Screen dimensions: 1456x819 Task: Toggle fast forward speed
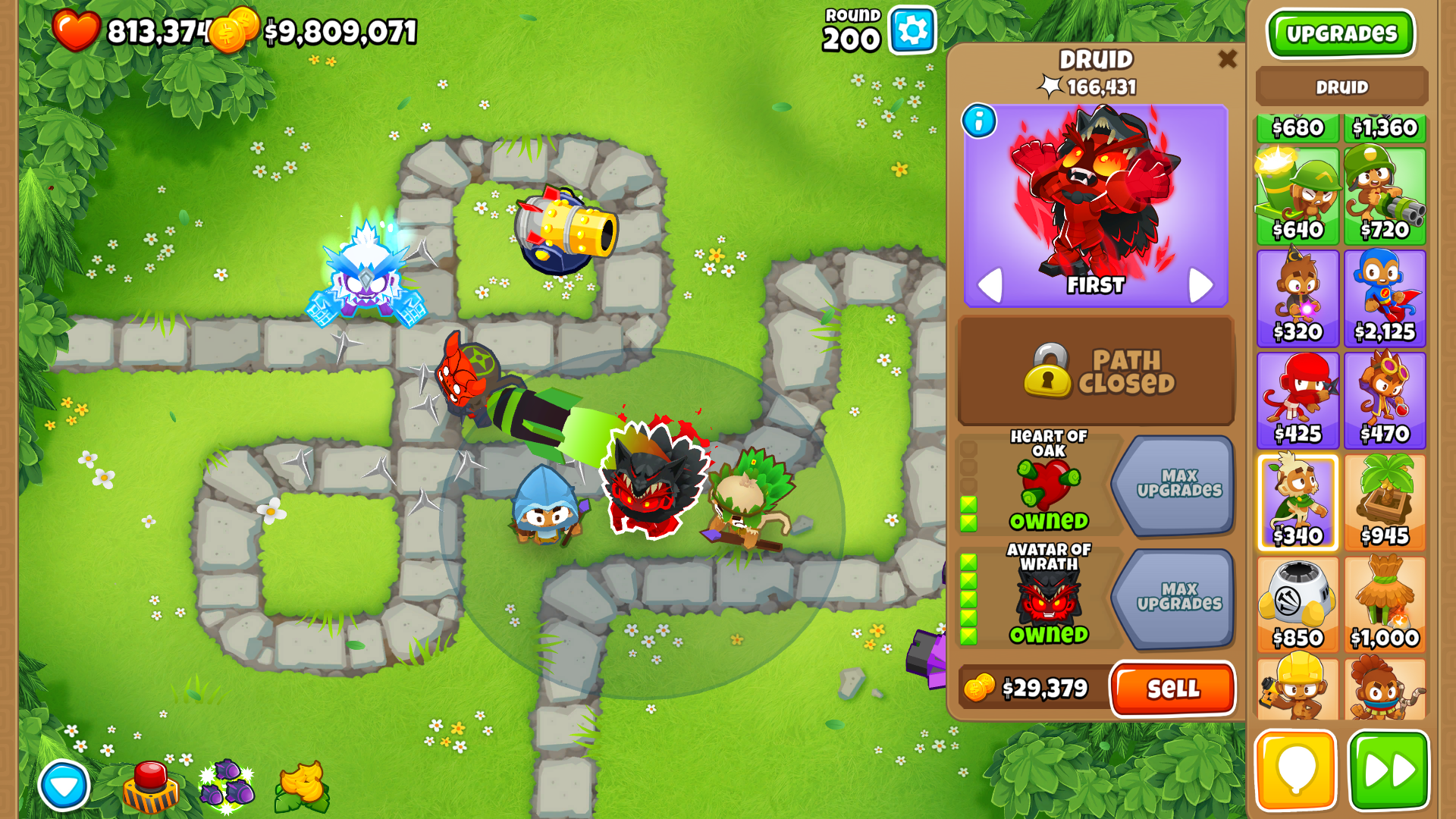(x=1389, y=771)
